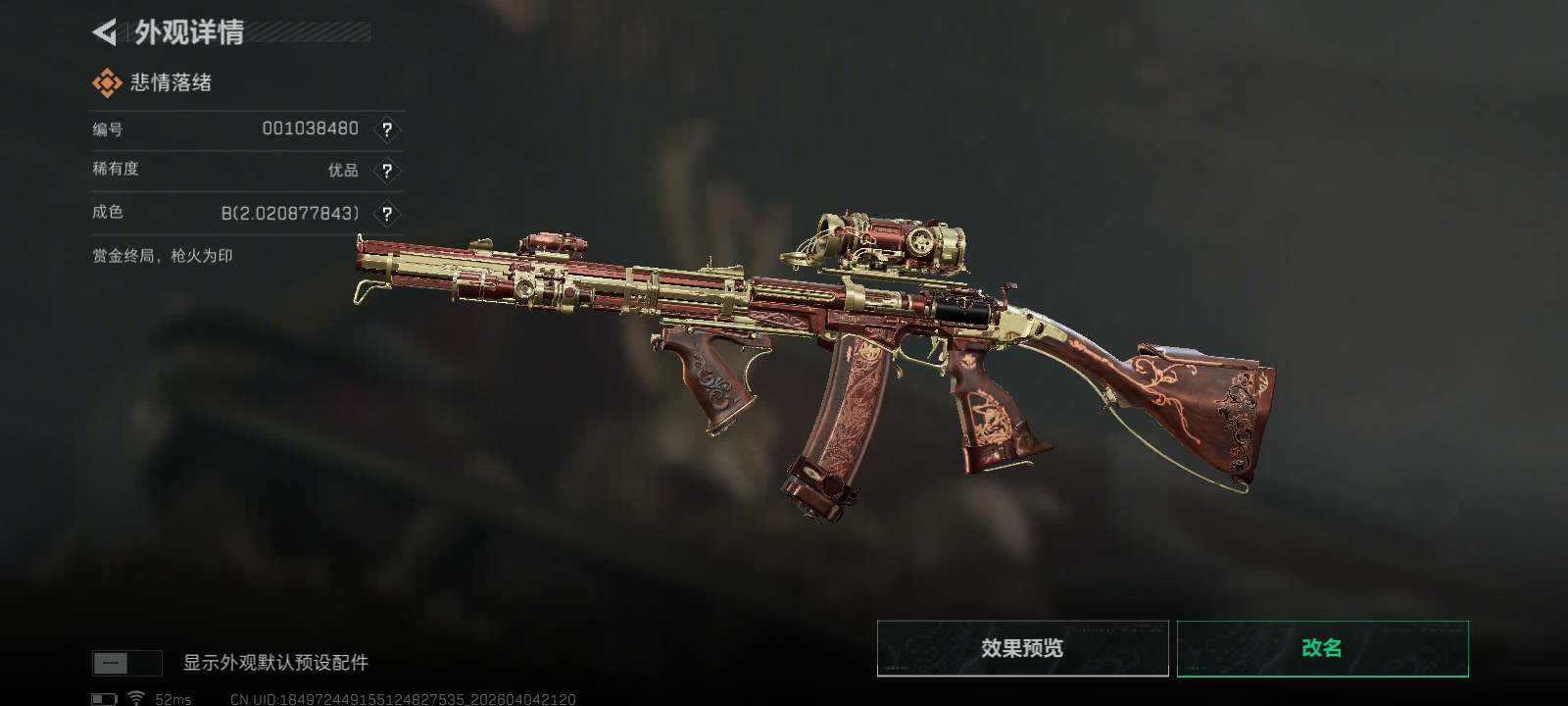Tap the question mark beside 成色

click(387, 214)
